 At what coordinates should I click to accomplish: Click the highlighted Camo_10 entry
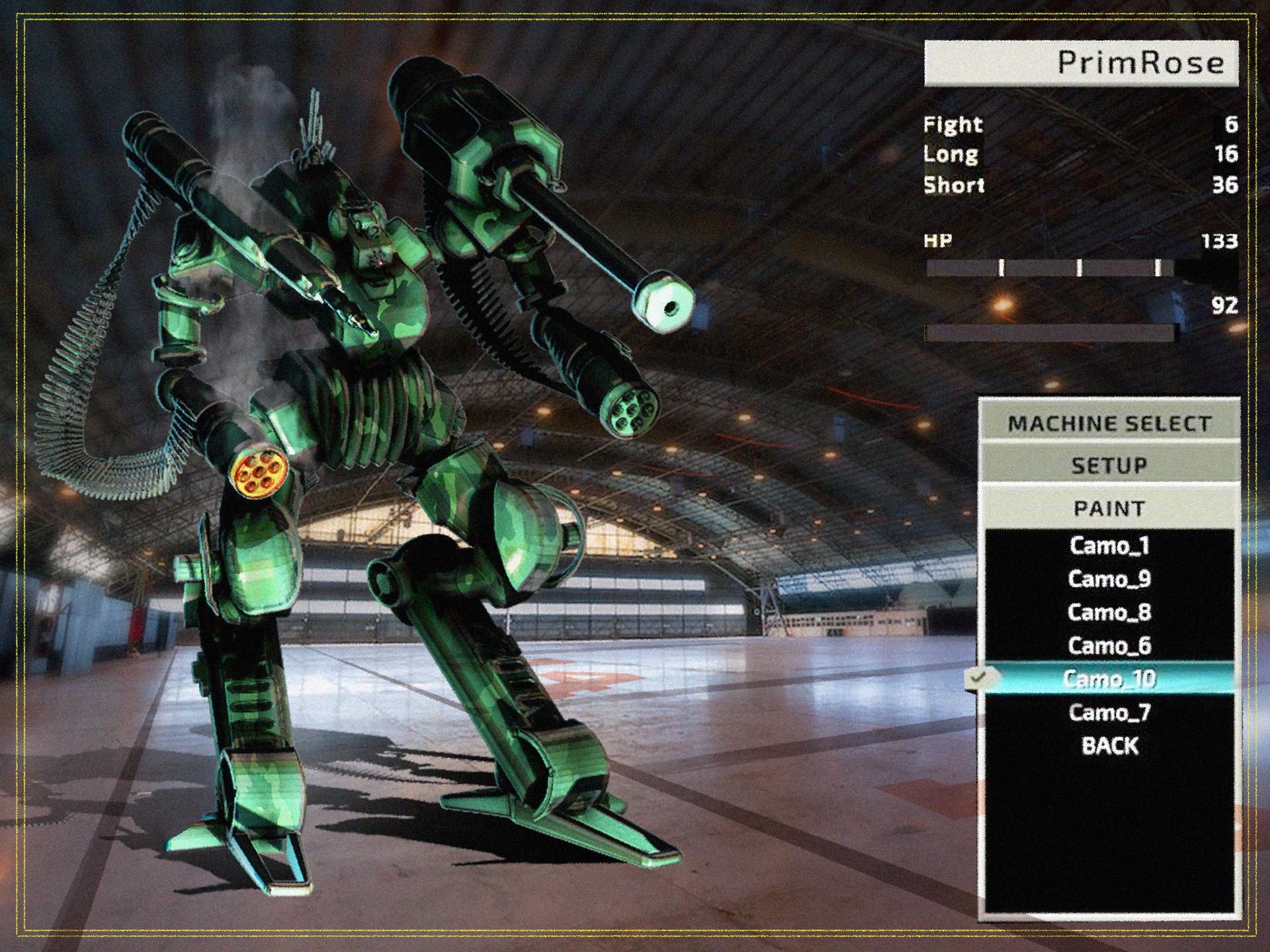click(1109, 679)
